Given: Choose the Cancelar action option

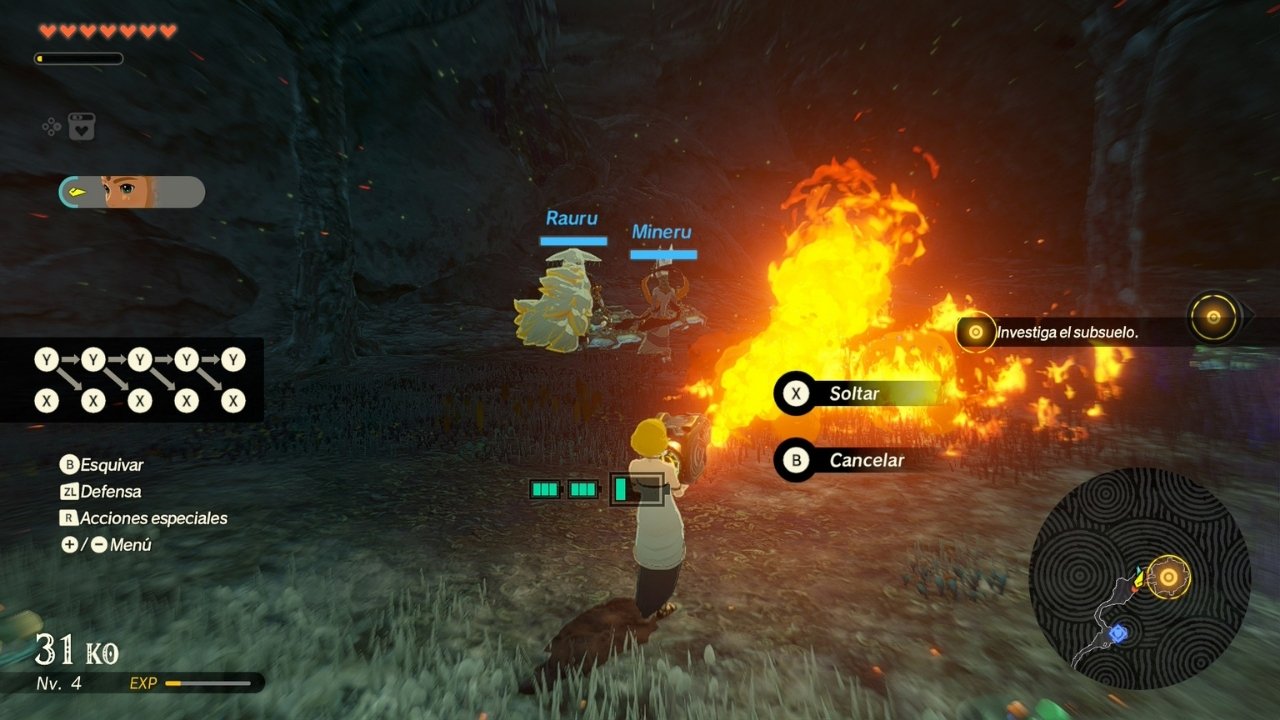Looking at the screenshot, I should 856,460.
